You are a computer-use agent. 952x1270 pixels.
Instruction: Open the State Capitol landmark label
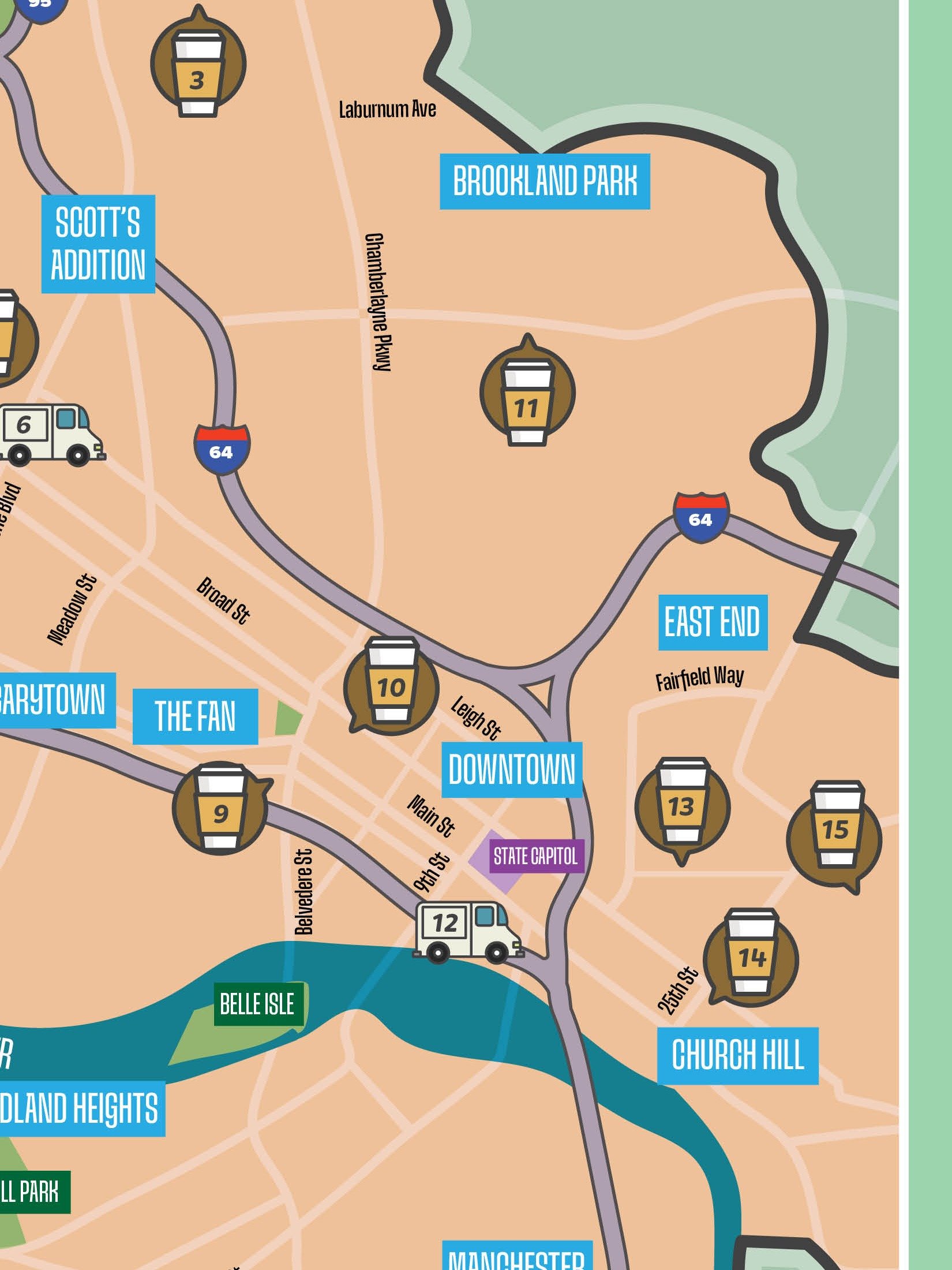pos(535,856)
